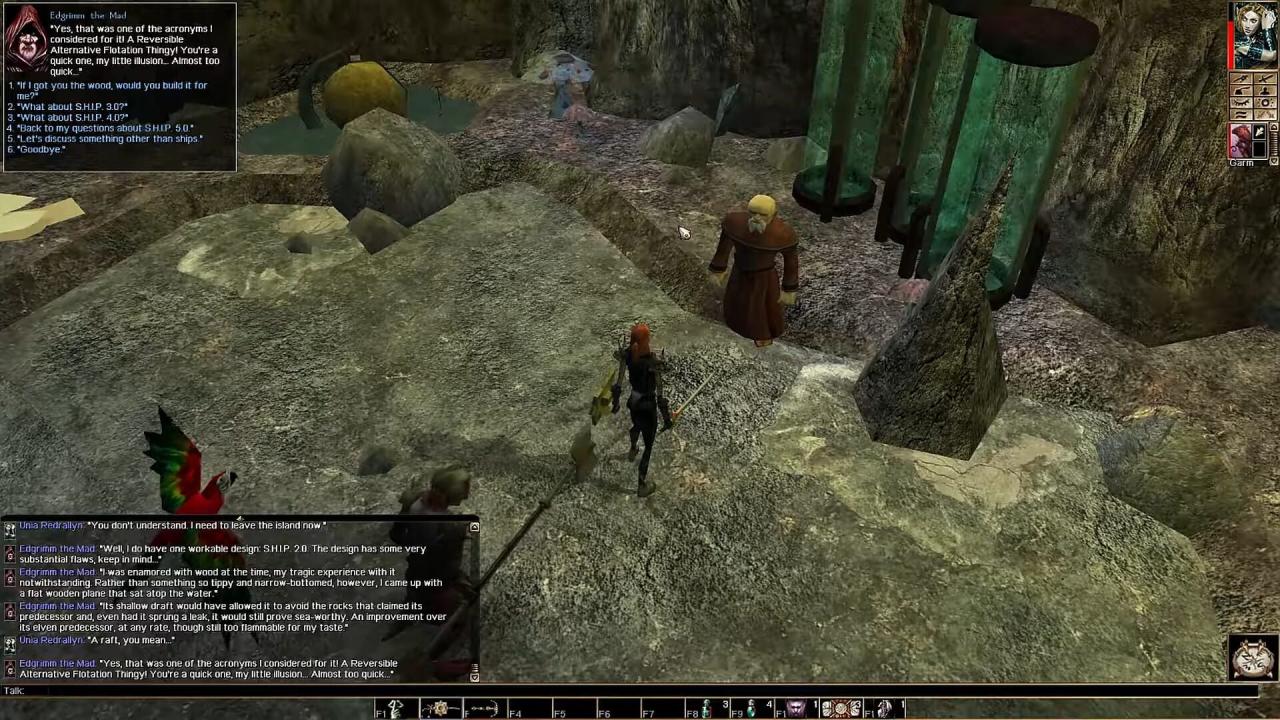This screenshot has height=720, width=1280.
Task: Click the sword icon in the menu panel
Action: (x=1265, y=79)
